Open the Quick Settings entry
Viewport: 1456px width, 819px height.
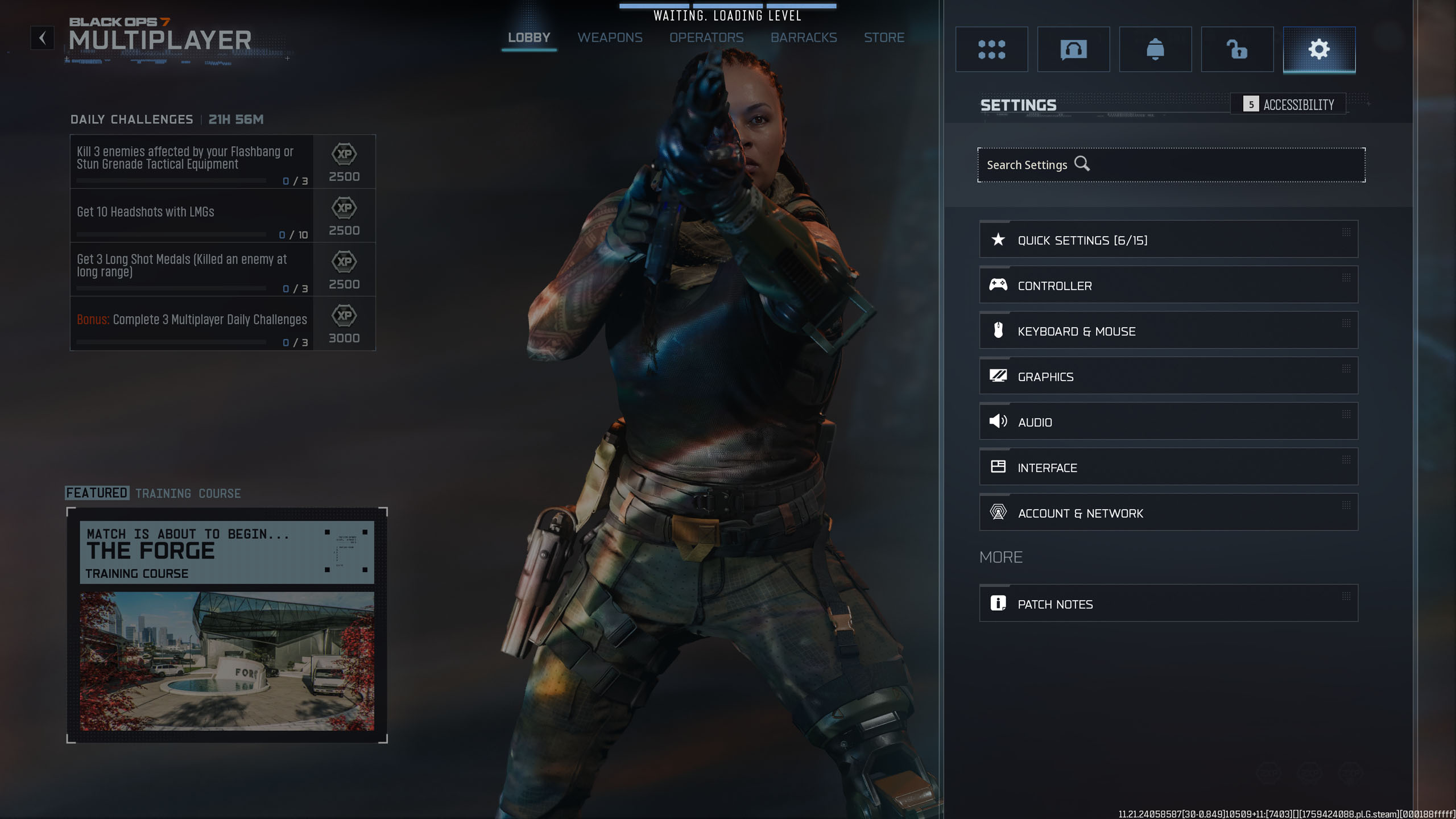[1168, 239]
